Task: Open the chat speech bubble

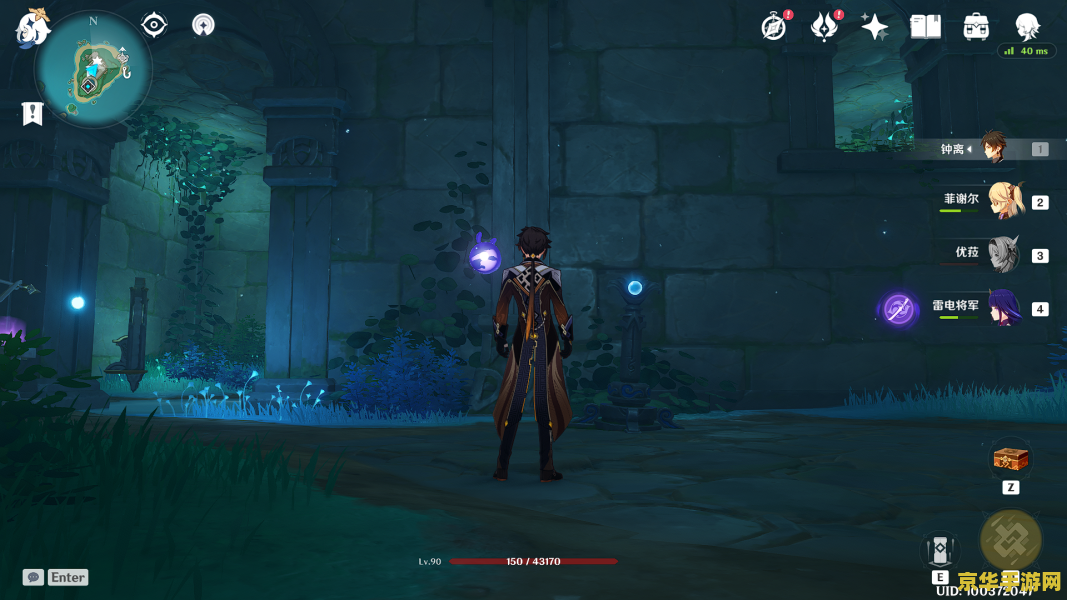Action: tap(33, 577)
